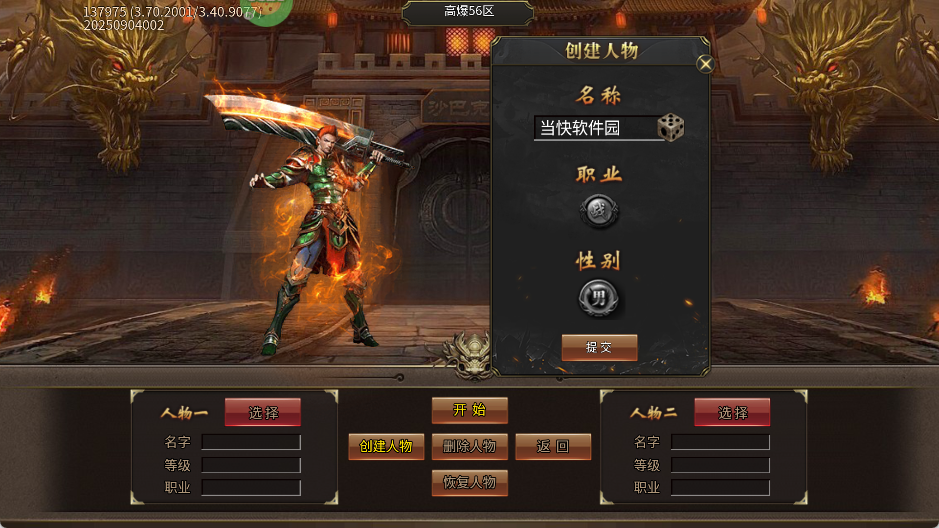Click the 名称 character name field
This screenshot has height=528, width=939.
tap(594, 128)
